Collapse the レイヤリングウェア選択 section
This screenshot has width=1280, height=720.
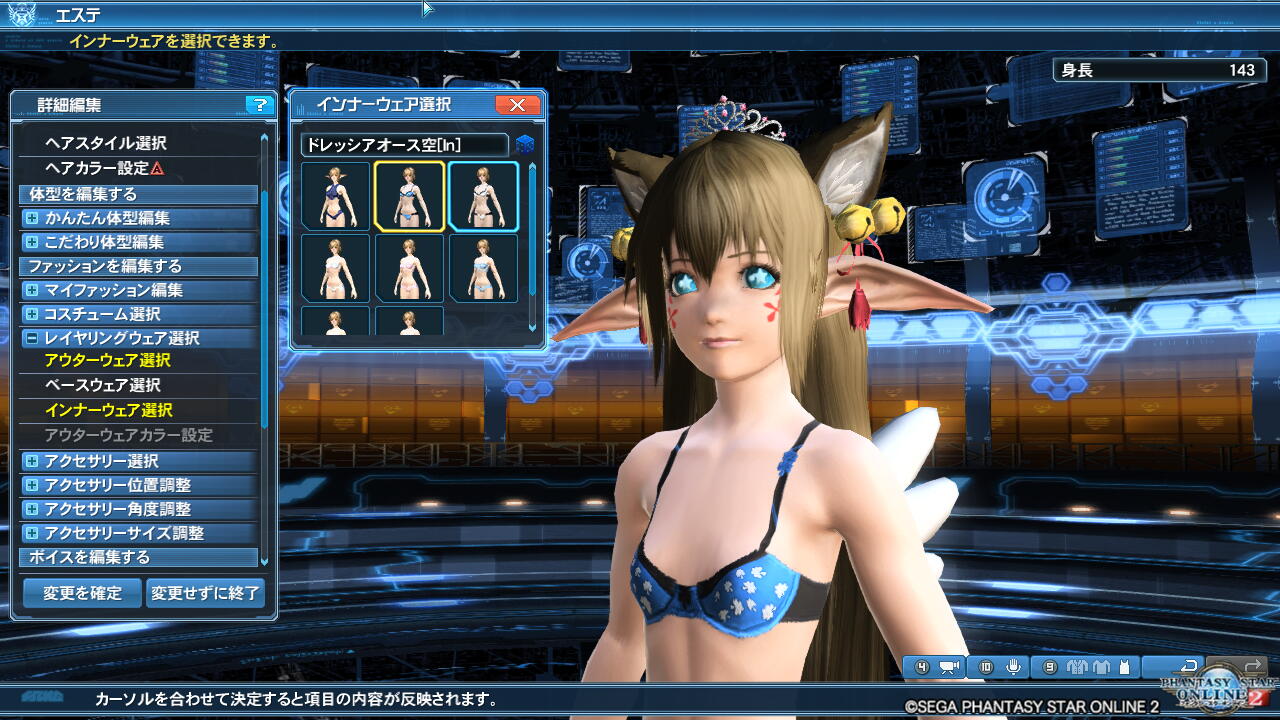click(32, 338)
